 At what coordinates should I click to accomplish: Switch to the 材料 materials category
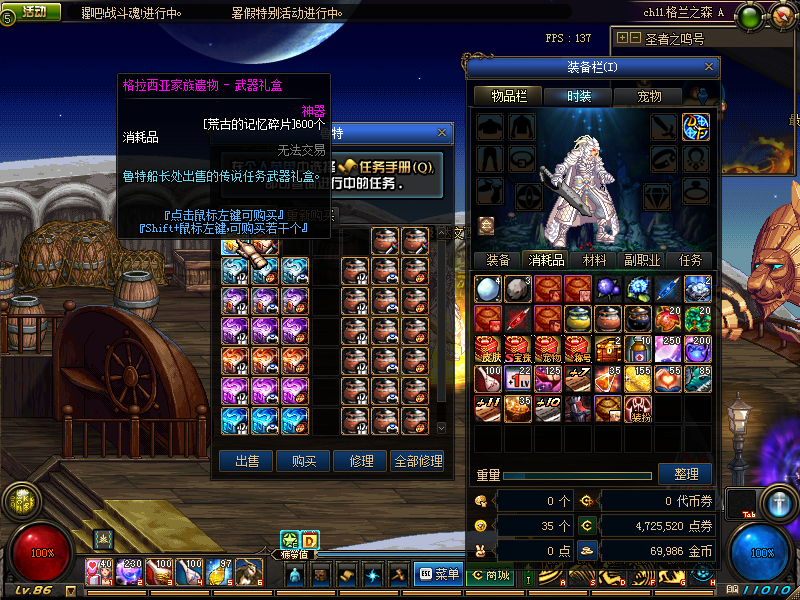click(594, 260)
